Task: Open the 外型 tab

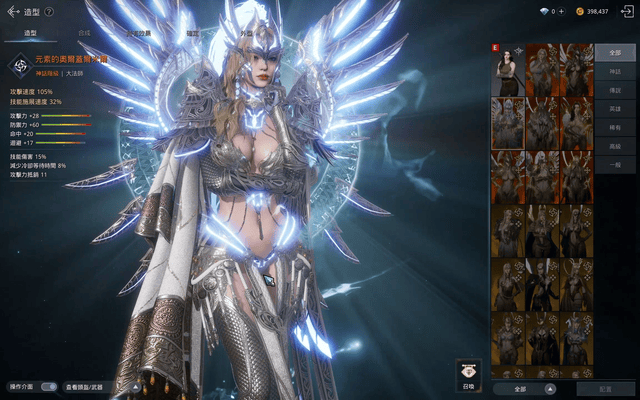Action: (246, 33)
